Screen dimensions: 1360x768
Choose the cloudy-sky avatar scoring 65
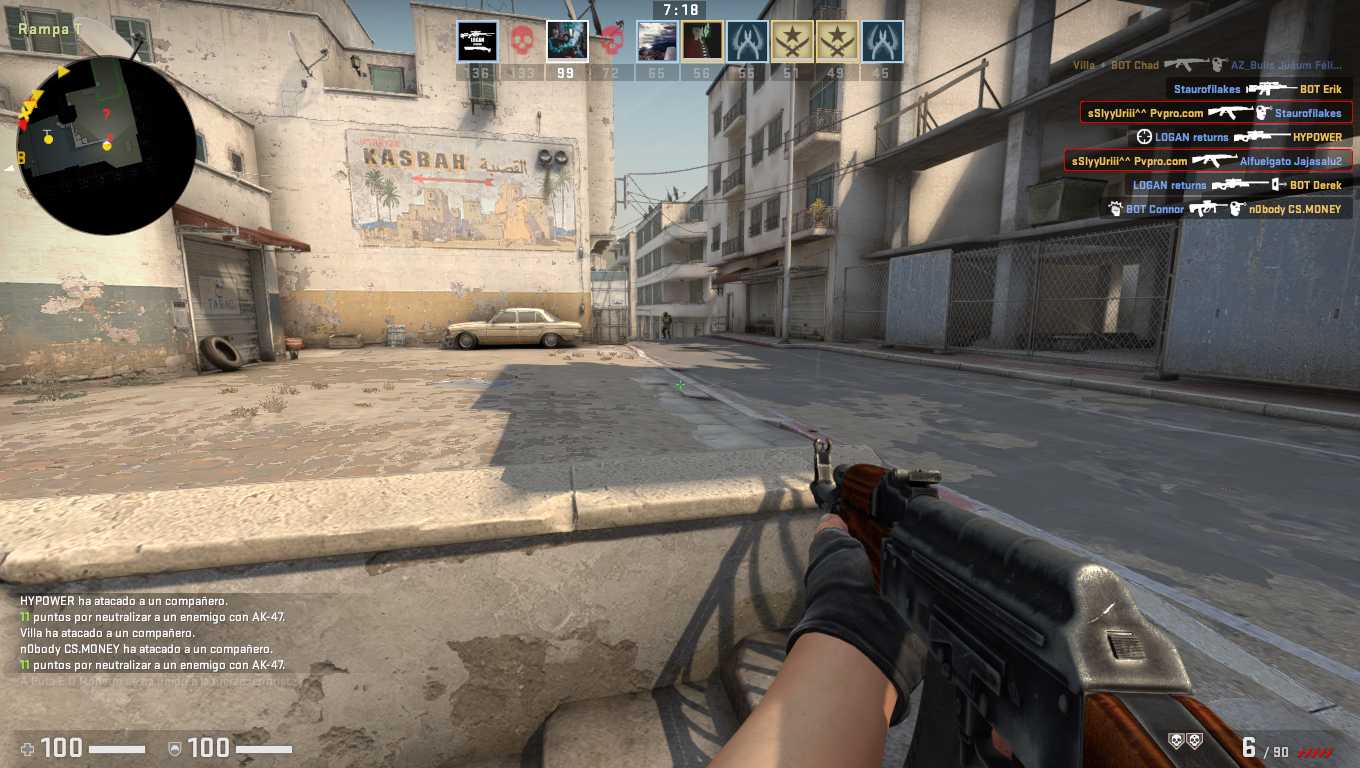pyautogui.click(x=657, y=42)
